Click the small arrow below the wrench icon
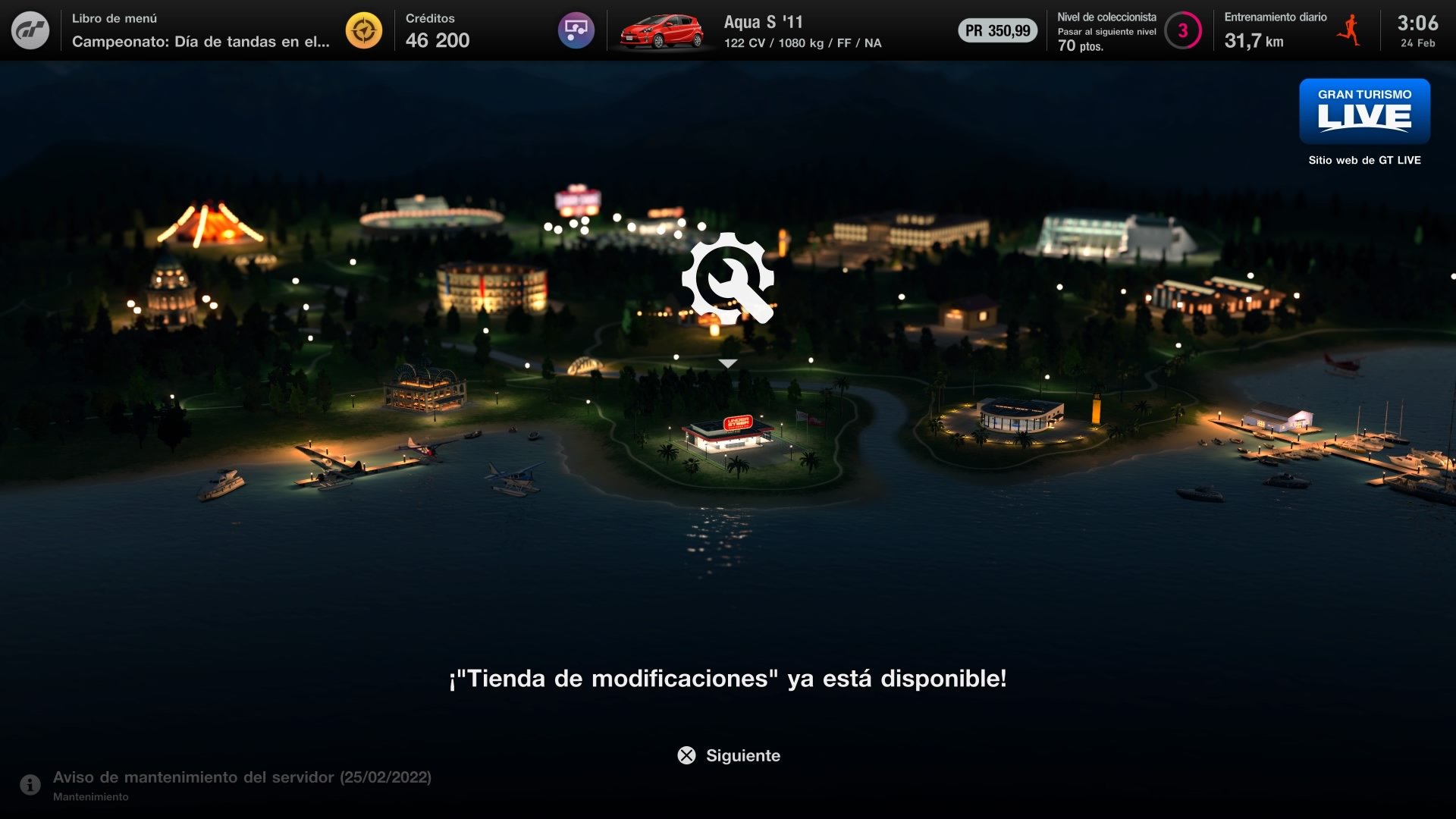 [728, 362]
